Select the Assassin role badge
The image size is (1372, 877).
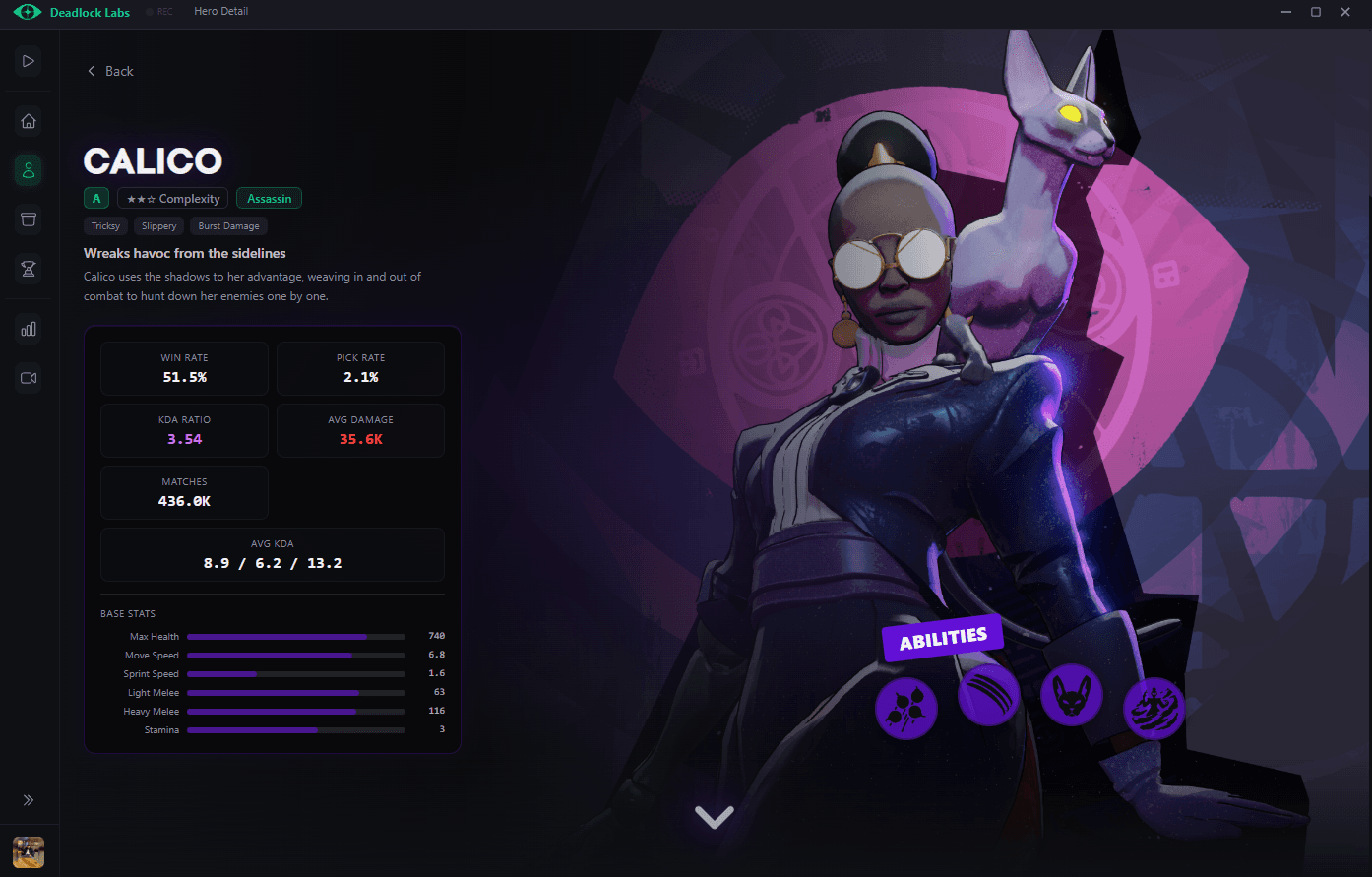click(x=269, y=198)
